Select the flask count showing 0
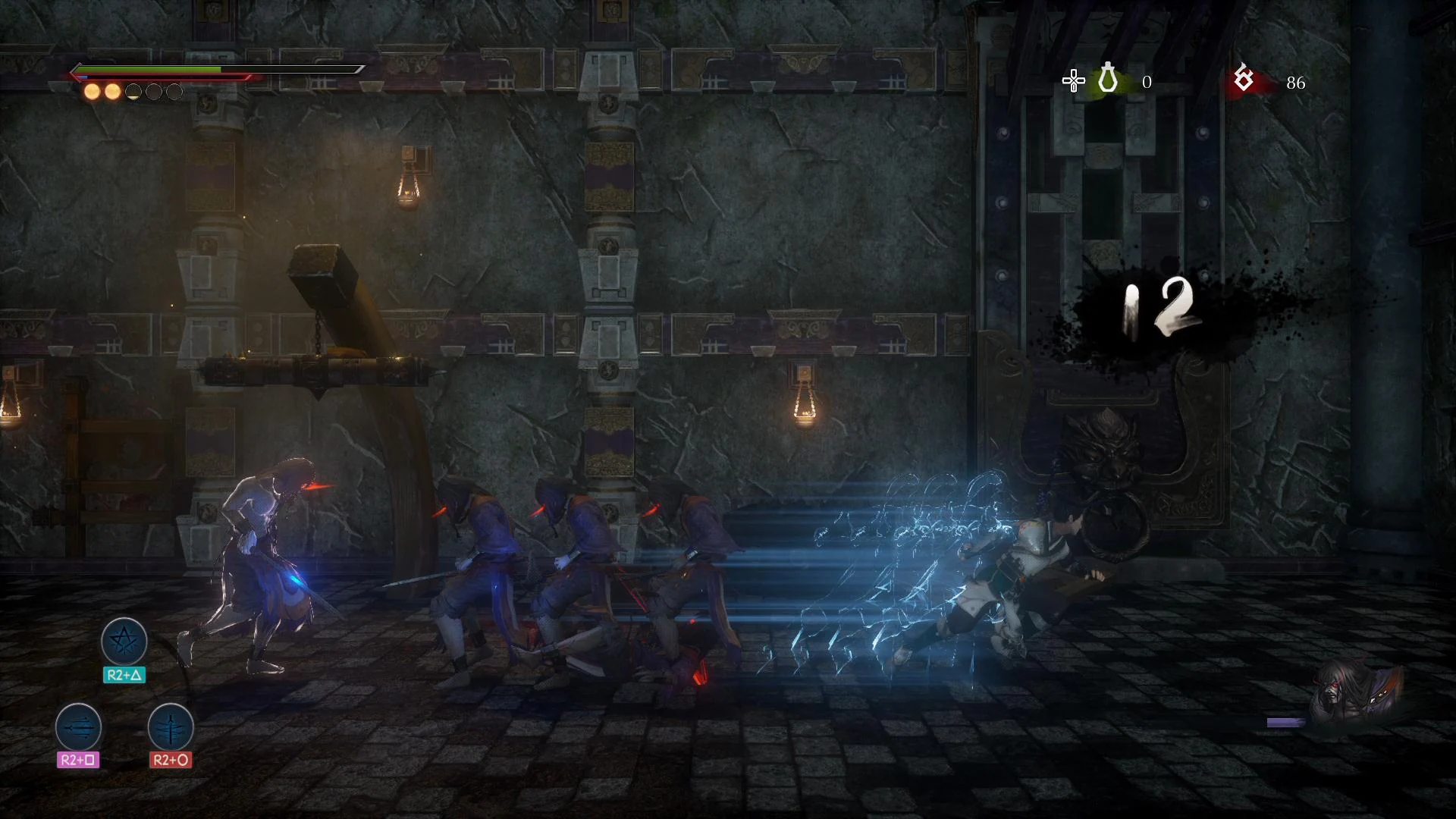 tap(1147, 81)
